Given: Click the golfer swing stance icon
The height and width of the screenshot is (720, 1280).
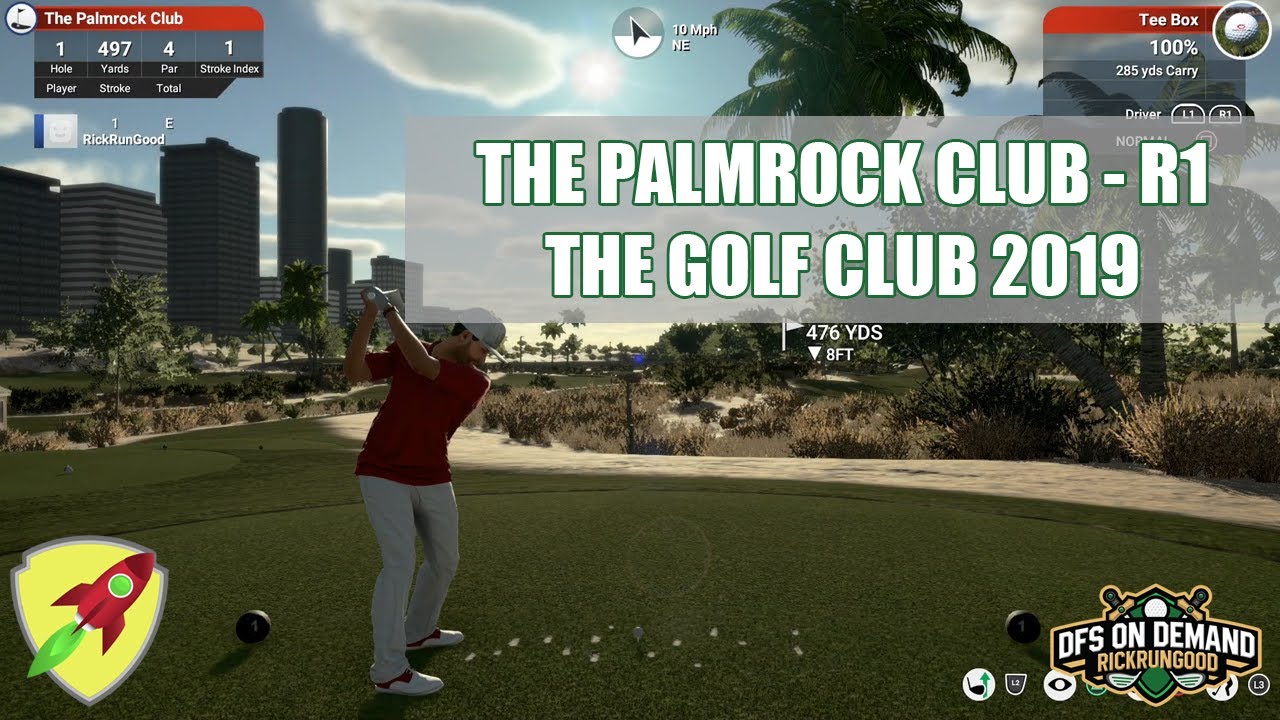Looking at the screenshot, I should (1221, 686).
